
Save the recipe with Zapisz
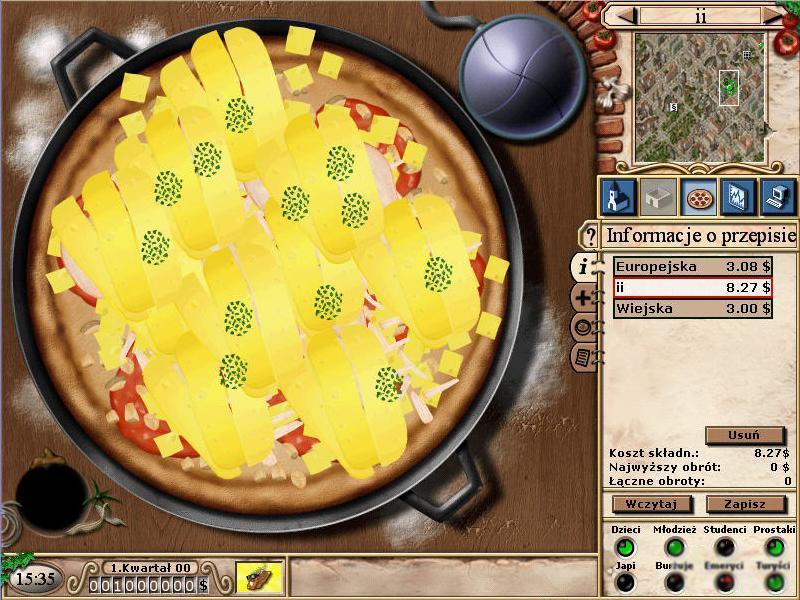(745, 504)
